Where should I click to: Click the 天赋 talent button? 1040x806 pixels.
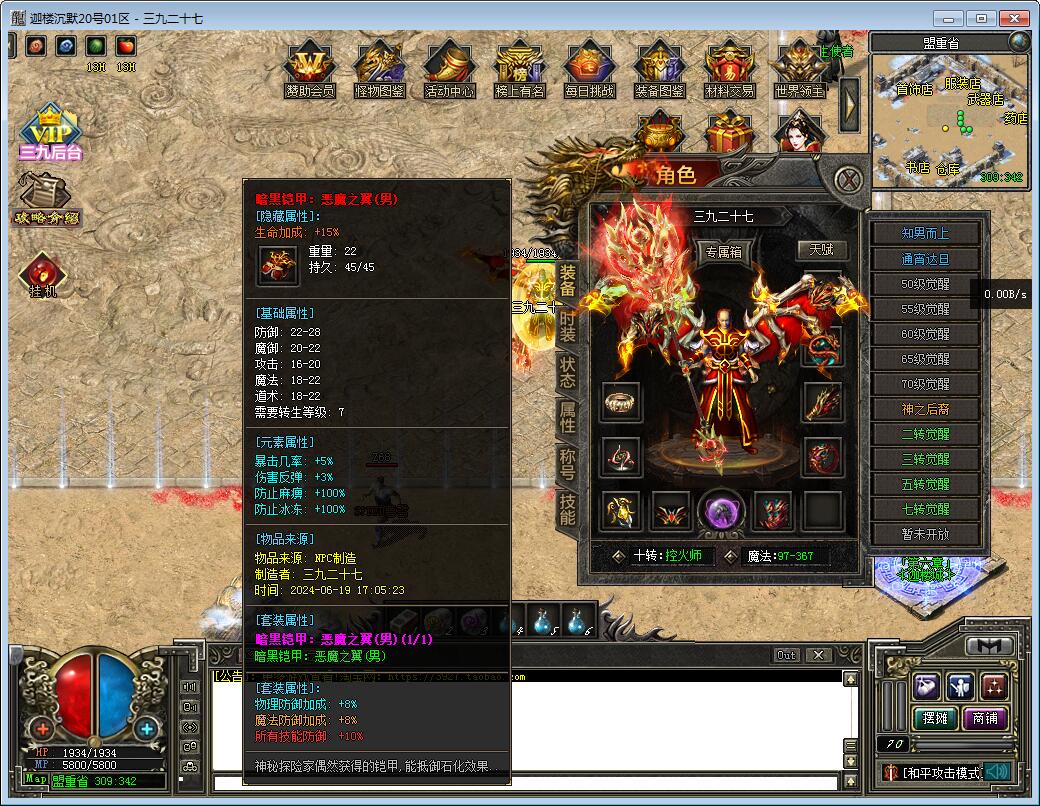point(821,249)
